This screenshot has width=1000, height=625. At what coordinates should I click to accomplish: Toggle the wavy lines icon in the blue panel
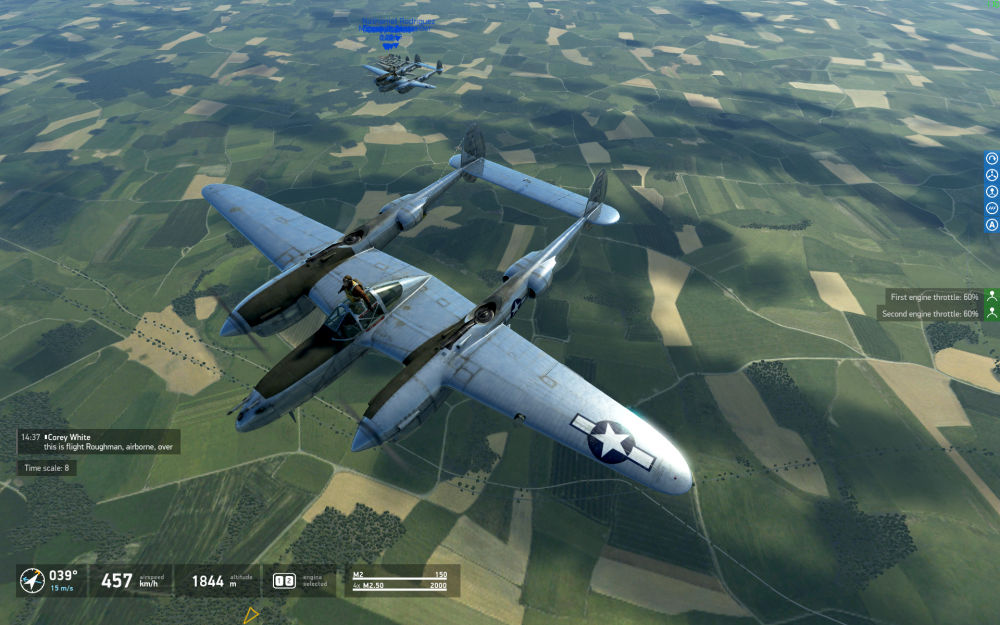992,208
